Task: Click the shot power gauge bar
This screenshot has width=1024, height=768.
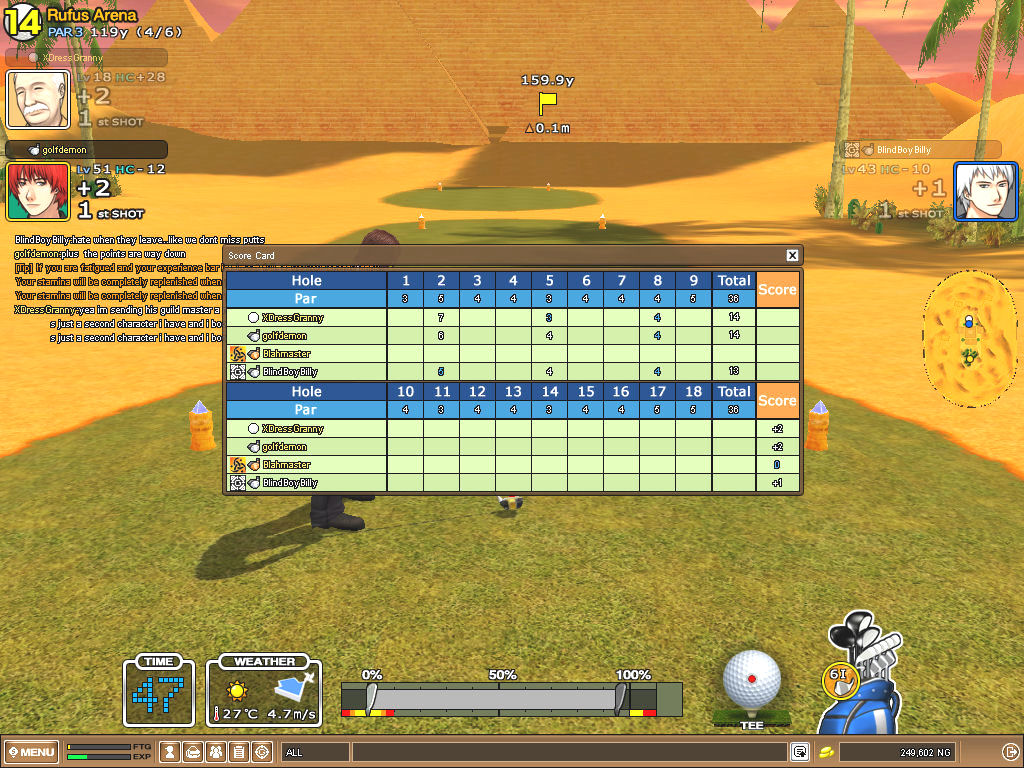Action: point(498,698)
